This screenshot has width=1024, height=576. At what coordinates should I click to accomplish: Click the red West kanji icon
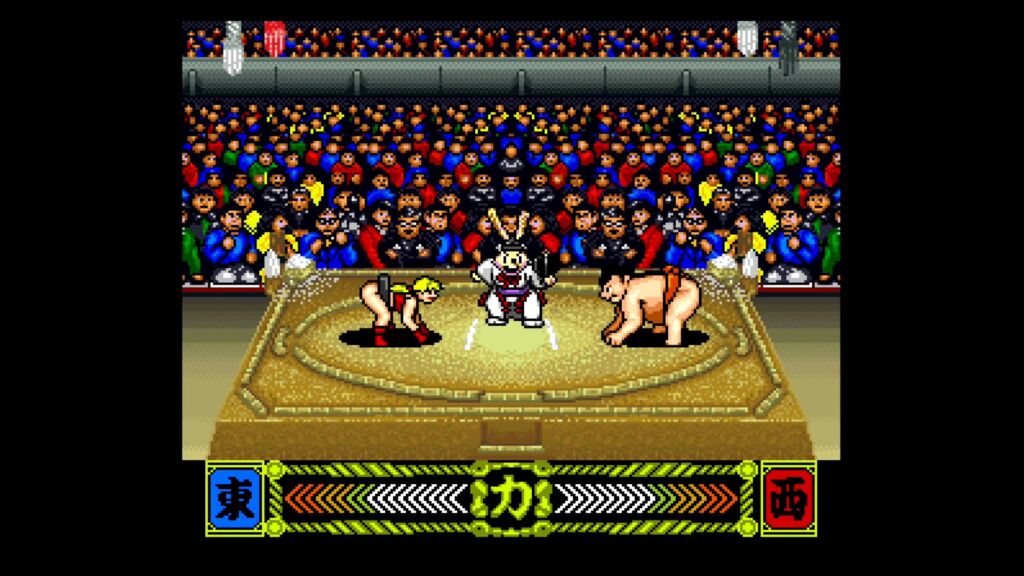coord(788,498)
